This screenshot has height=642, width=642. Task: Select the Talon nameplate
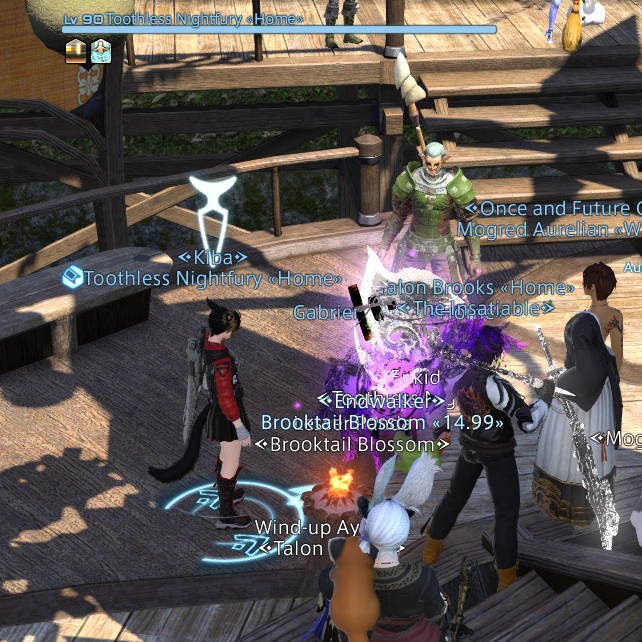pyautogui.click(x=297, y=548)
